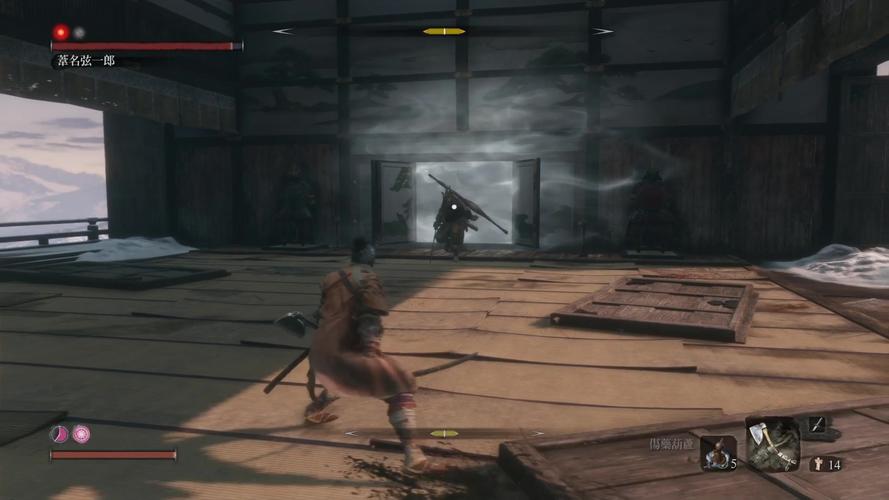Viewport: 889px width, 500px height.
Task: Click the full pink resurrection node
Action: (81, 434)
